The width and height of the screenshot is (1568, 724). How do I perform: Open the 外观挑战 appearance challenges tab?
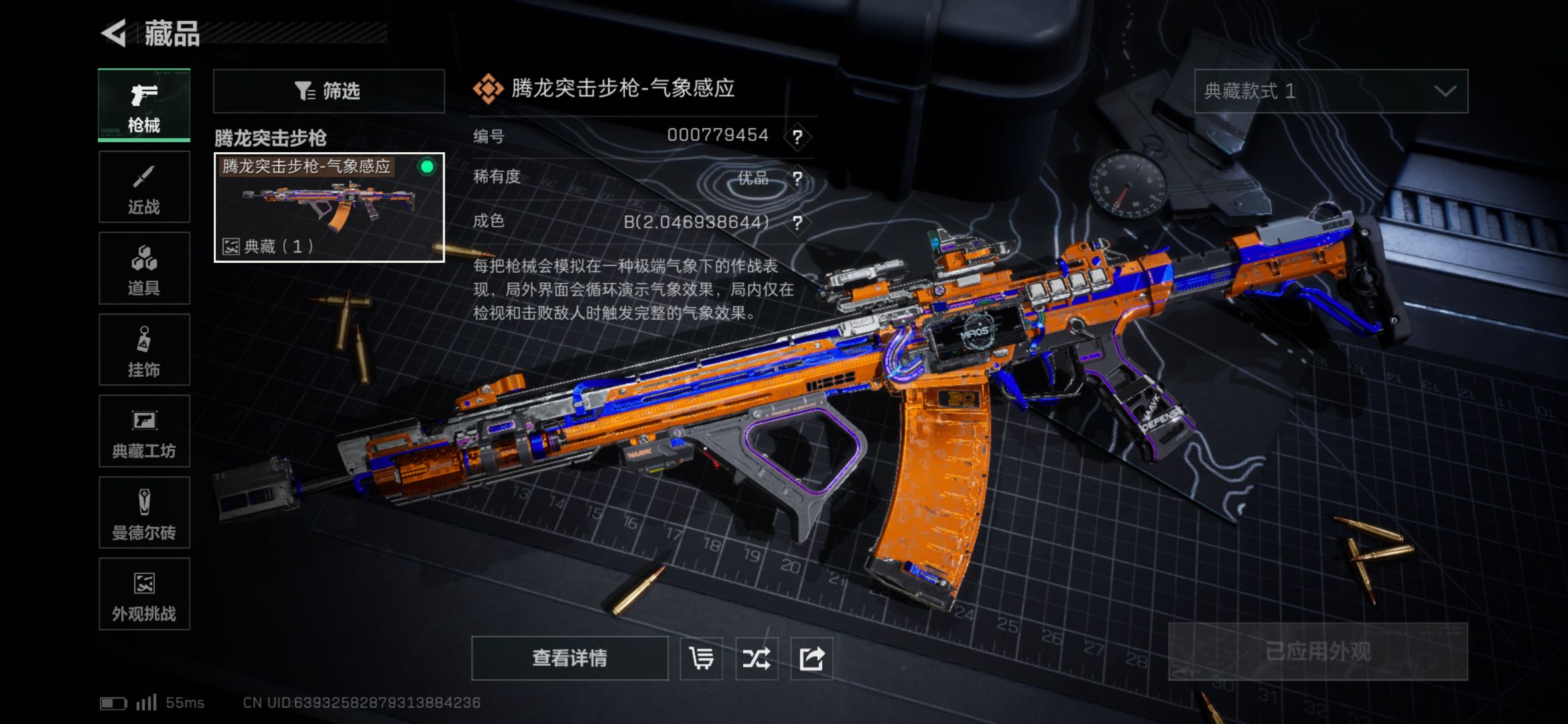pyautogui.click(x=144, y=594)
